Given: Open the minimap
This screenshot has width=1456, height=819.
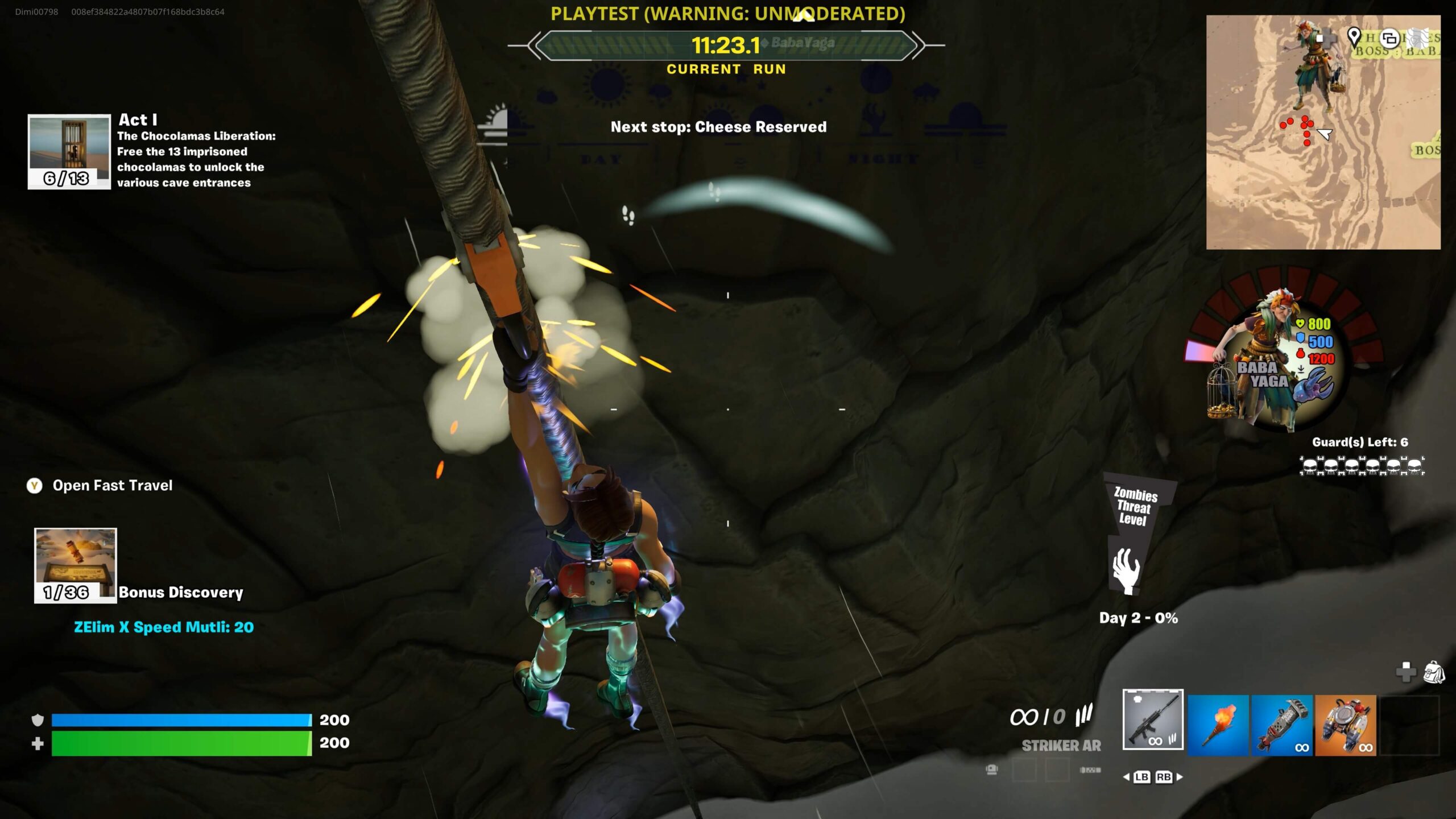Looking at the screenshot, I should click(1323, 132).
